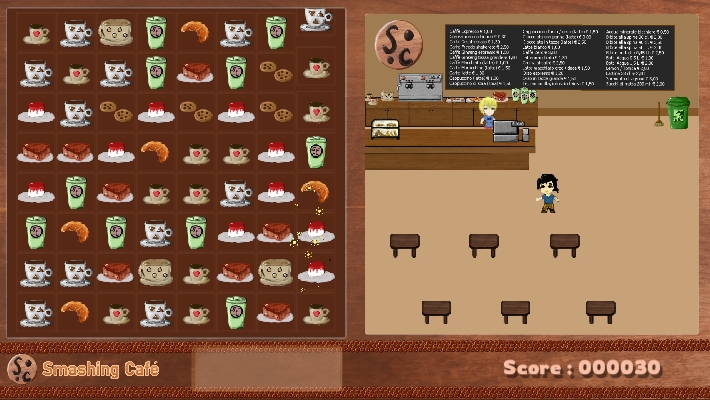Select the croissant tile between two green cups
Viewport: 710px width, 400px height.
point(76,231)
